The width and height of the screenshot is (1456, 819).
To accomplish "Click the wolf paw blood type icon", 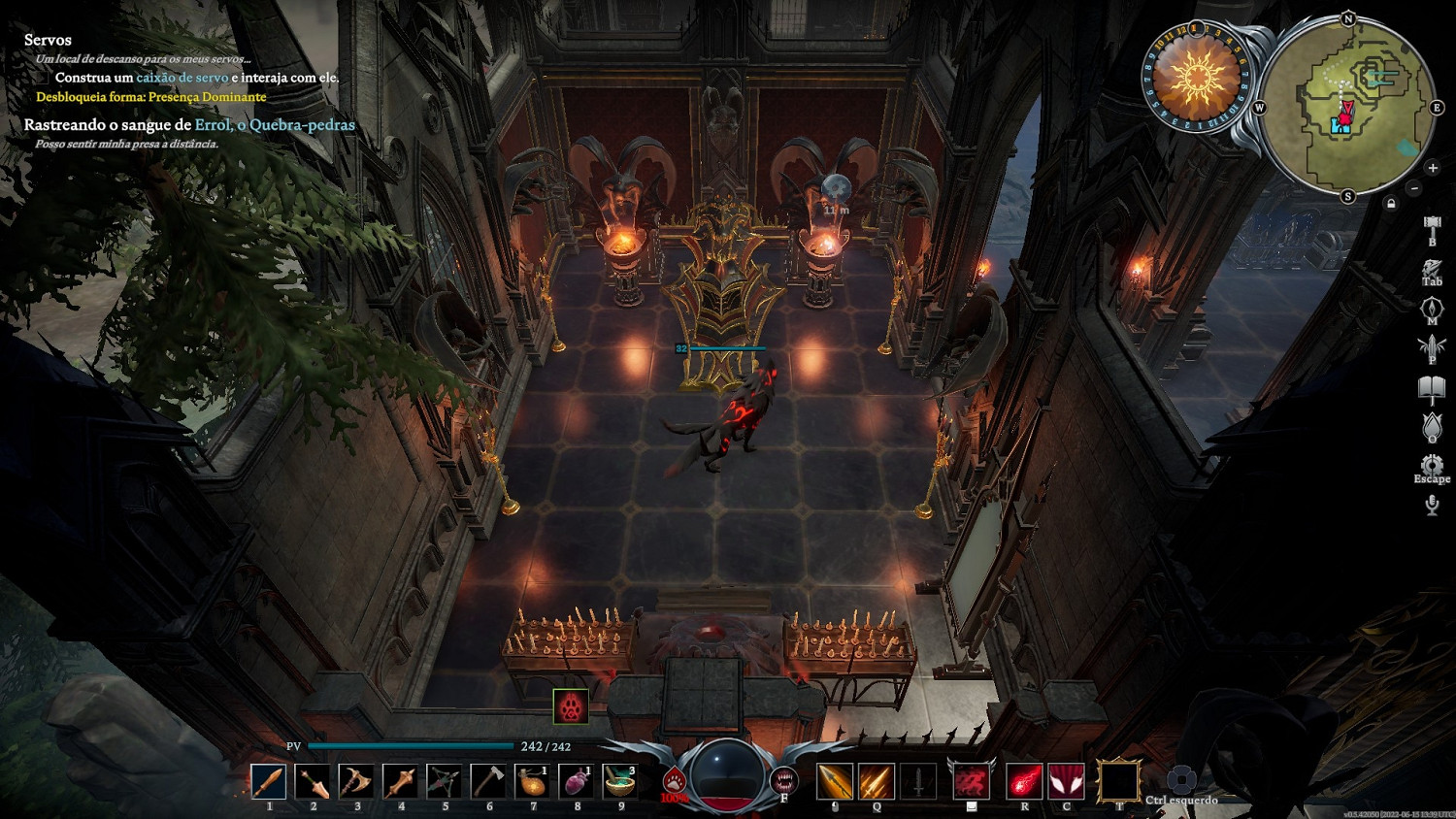I will [x=674, y=780].
